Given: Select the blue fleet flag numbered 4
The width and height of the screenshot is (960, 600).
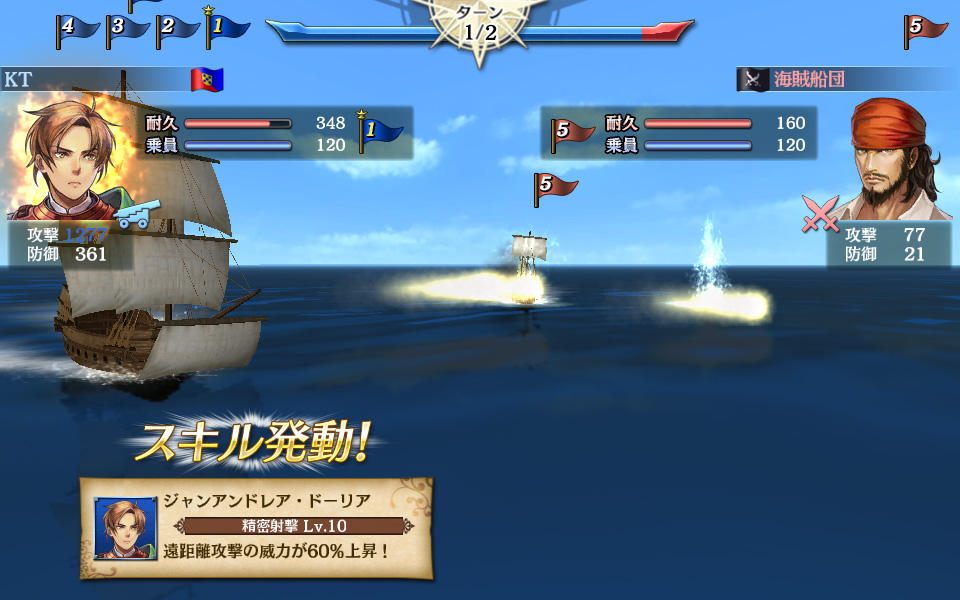Looking at the screenshot, I should pyautogui.click(x=76, y=28).
